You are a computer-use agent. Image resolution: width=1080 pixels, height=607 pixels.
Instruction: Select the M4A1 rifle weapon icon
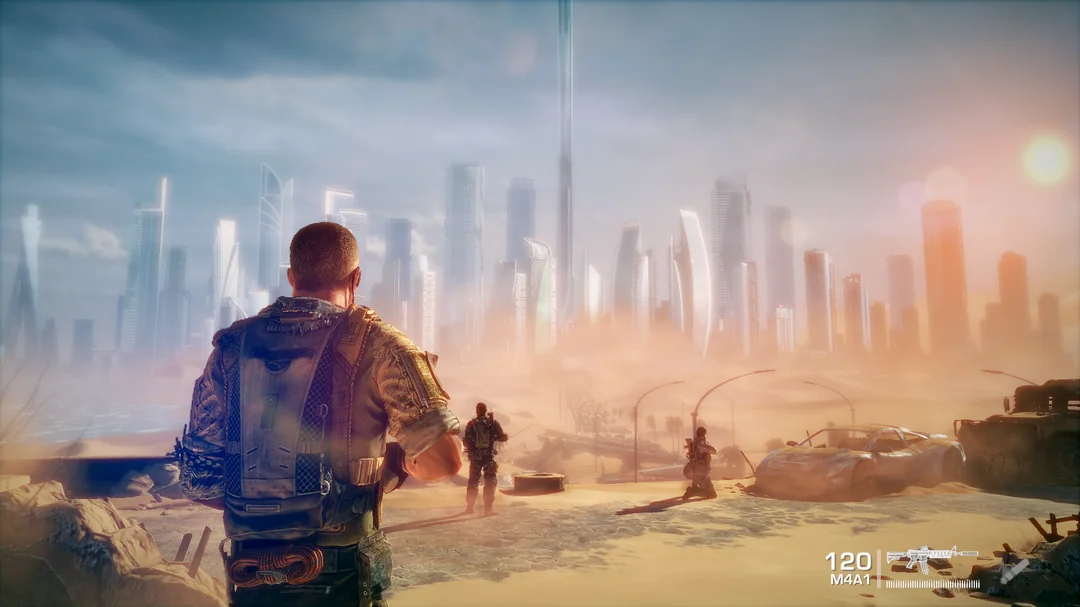[x=931, y=558]
